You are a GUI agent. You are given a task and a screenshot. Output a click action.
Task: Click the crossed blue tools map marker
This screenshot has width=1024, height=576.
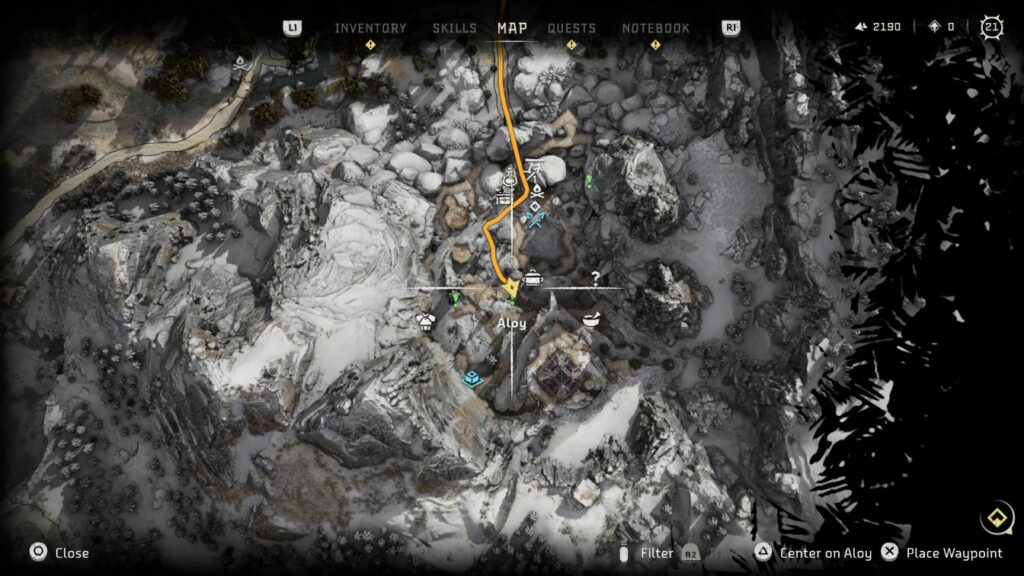tap(537, 217)
